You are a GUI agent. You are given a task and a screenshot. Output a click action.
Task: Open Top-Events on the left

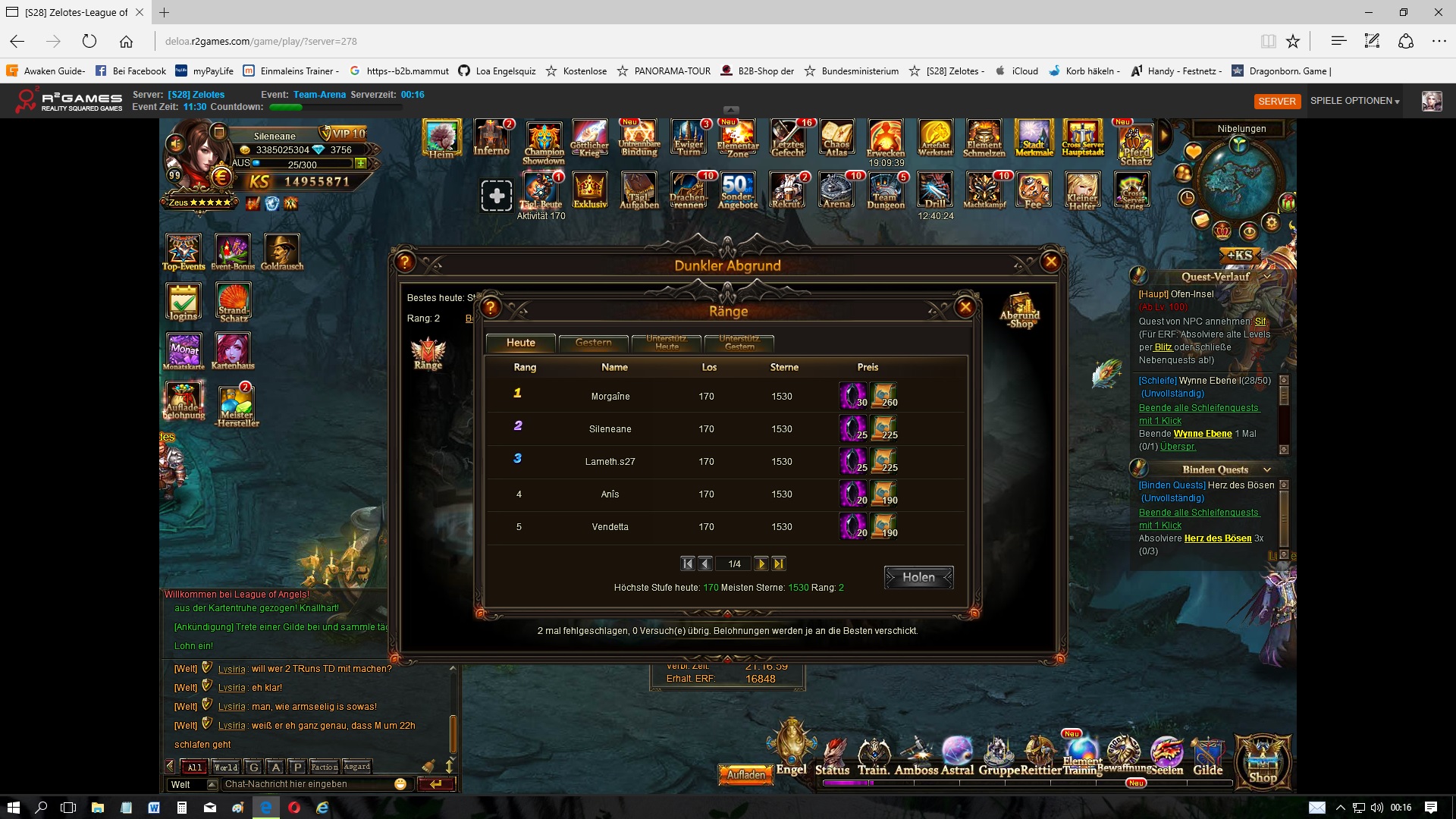pyautogui.click(x=184, y=252)
